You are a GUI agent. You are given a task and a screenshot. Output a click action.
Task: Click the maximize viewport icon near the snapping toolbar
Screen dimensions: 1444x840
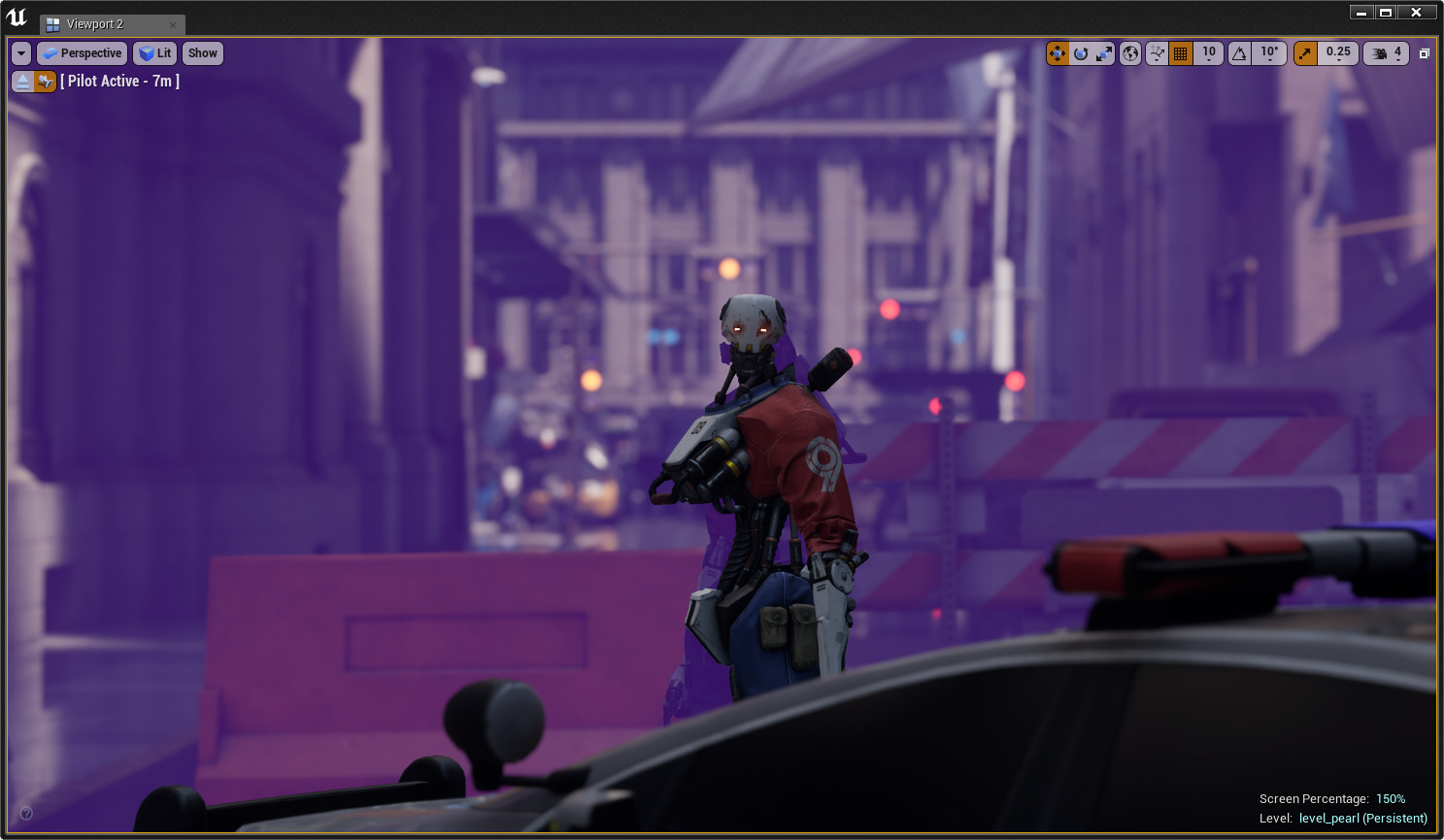[1426, 52]
